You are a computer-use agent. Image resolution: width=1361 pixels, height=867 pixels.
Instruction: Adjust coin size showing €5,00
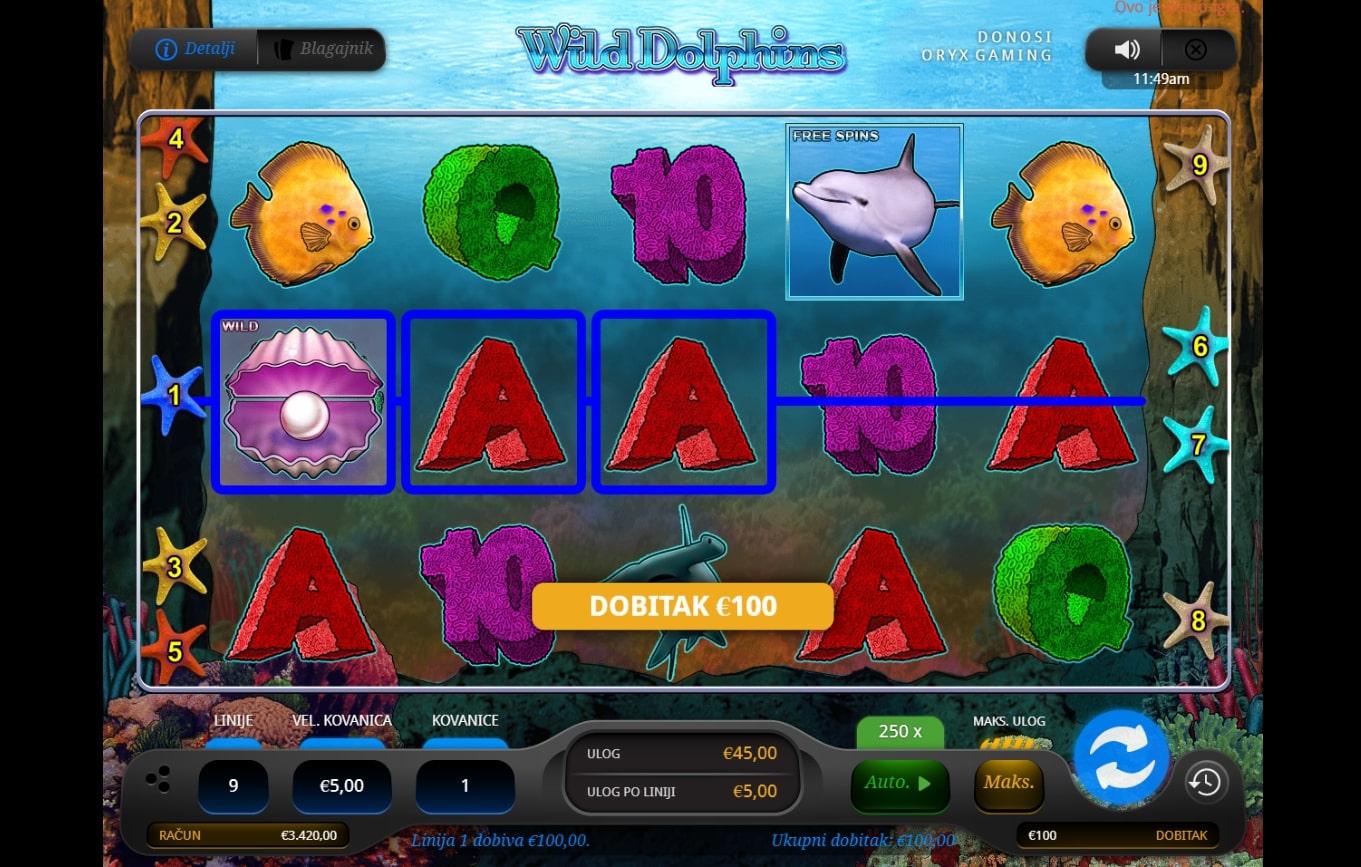341,786
